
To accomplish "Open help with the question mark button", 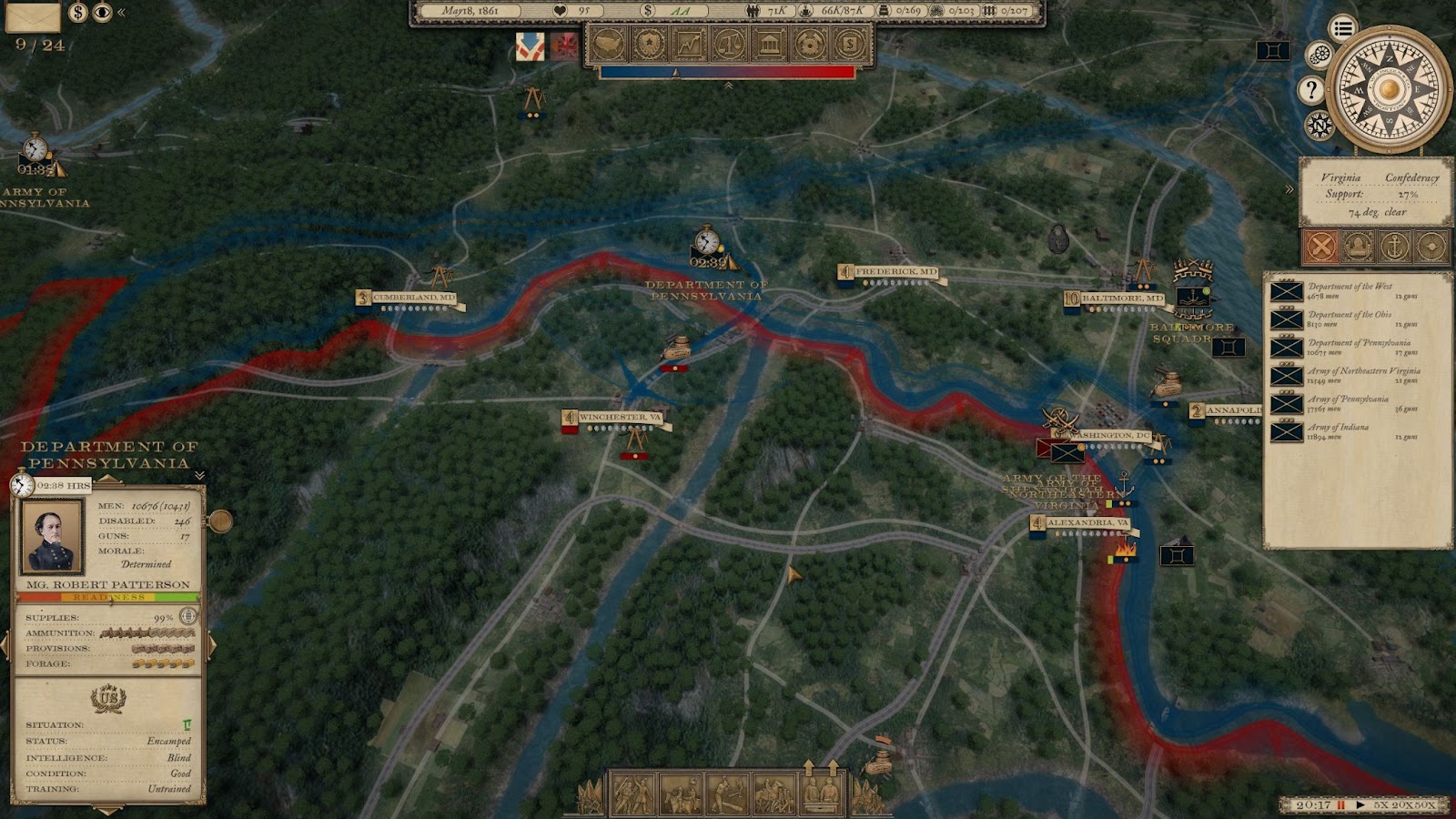I will (1310, 89).
